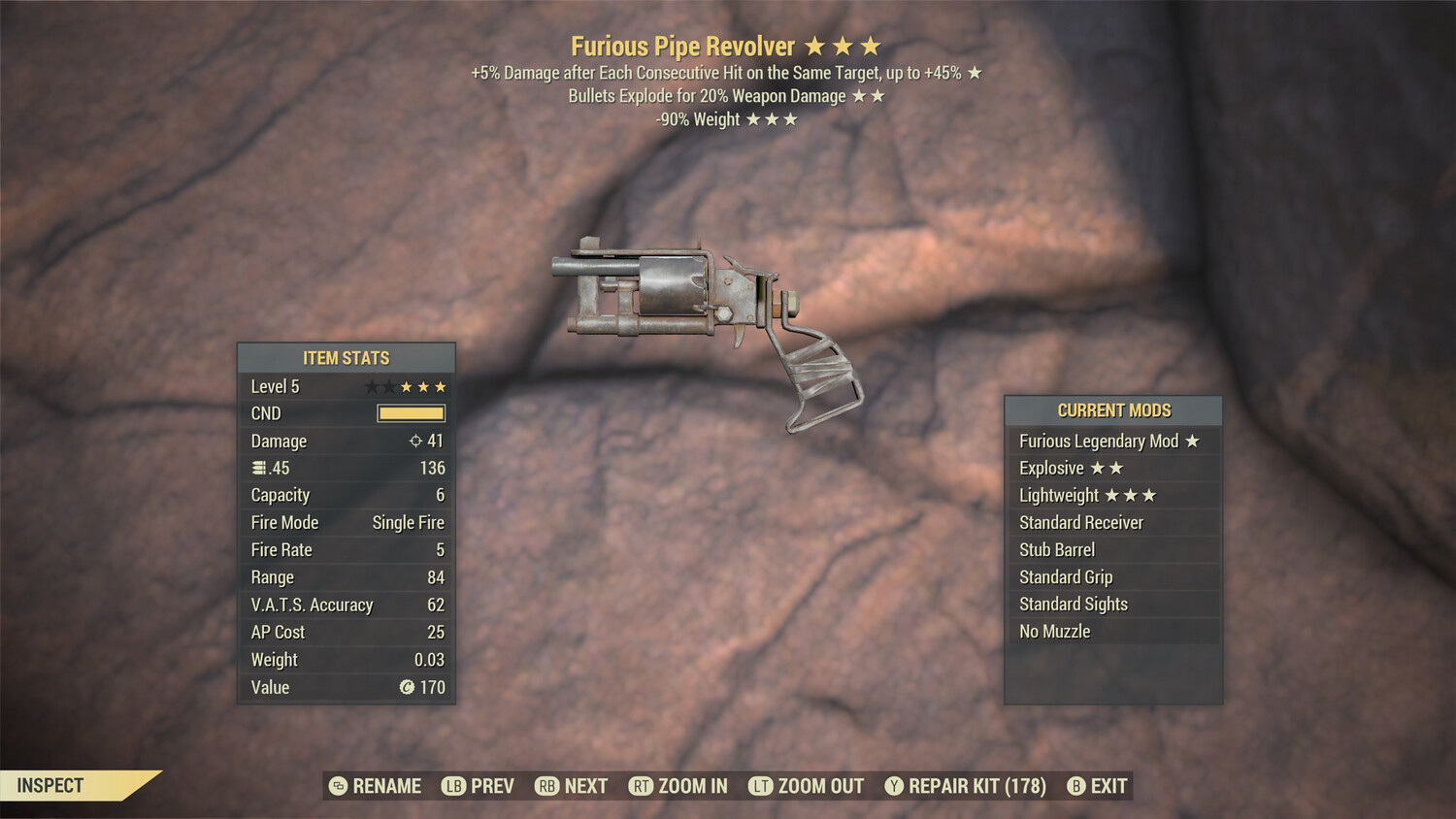Click the LT Zoom Out trigger icon
The width and height of the screenshot is (1456, 819).
tap(762, 786)
